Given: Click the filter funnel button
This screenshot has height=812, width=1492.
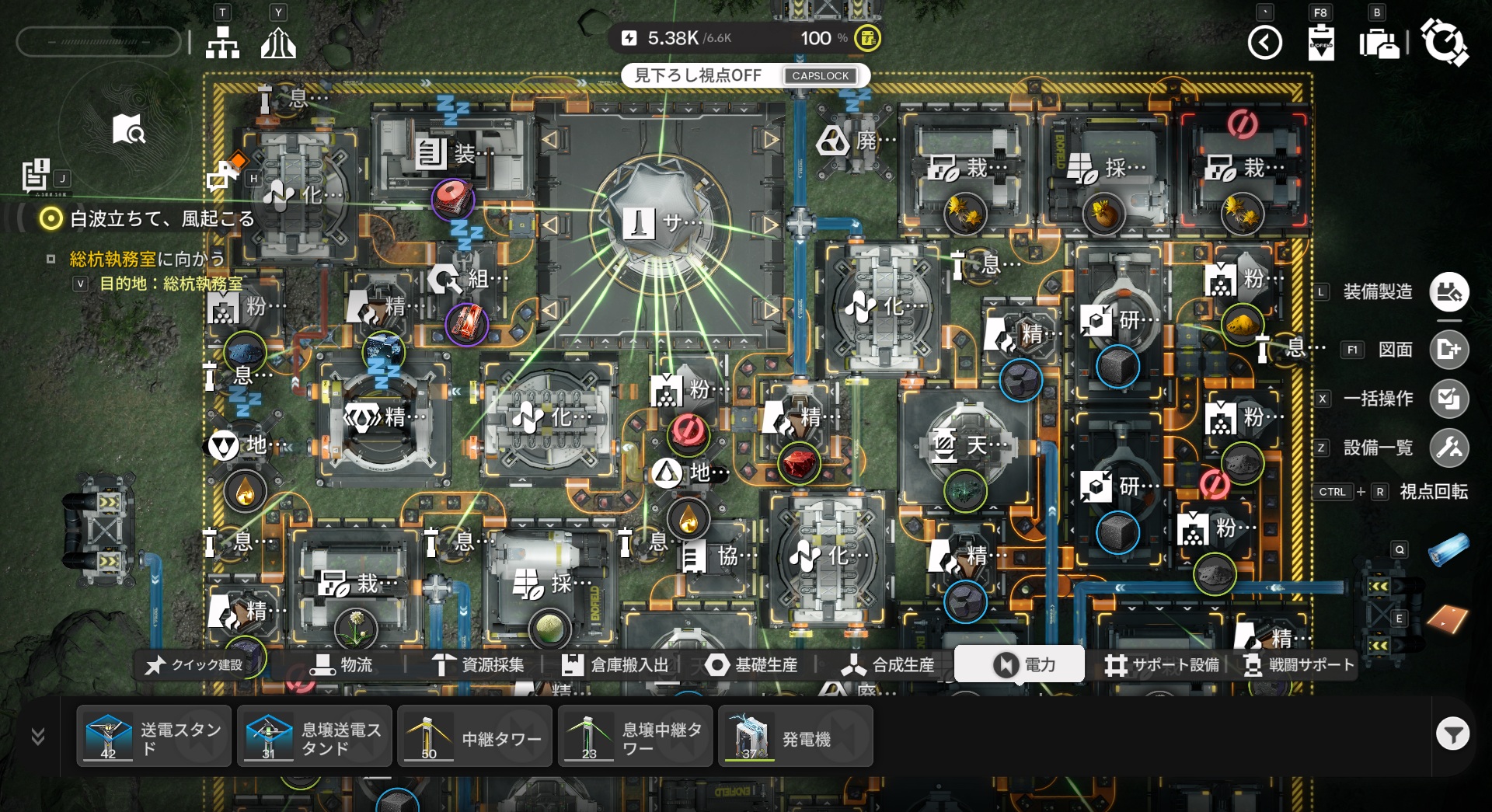Looking at the screenshot, I should pyautogui.click(x=1452, y=734).
